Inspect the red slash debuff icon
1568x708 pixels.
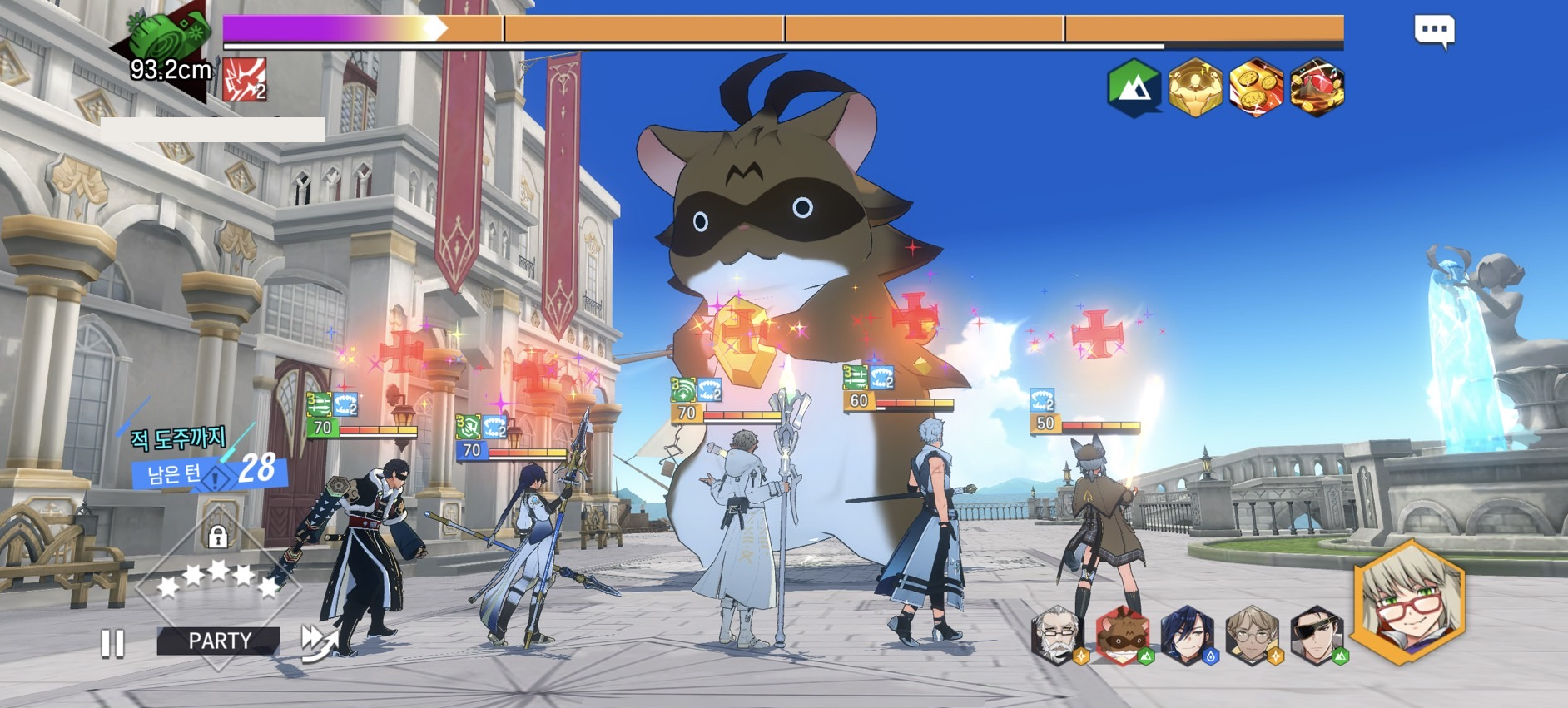(244, 80)
